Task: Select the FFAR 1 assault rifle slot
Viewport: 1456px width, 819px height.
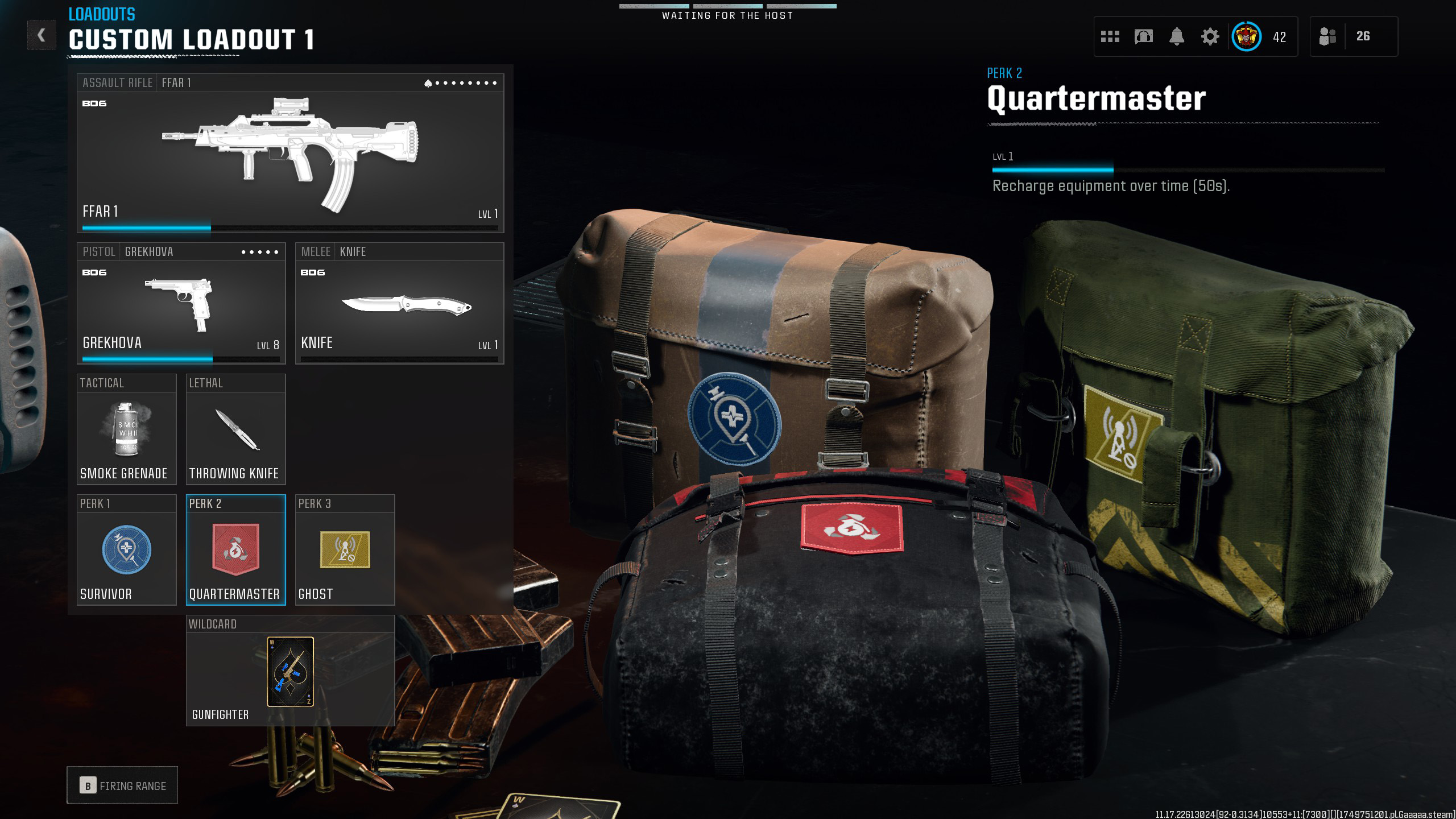Action: coord(290,154)
